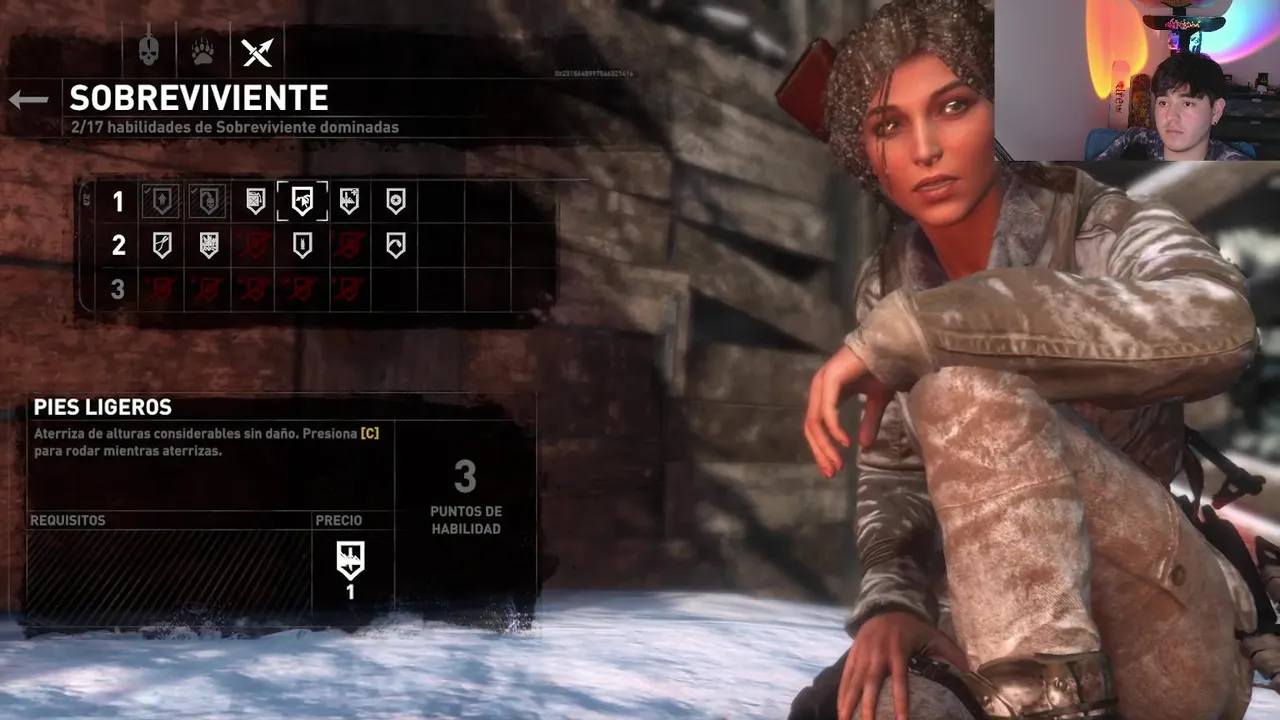Choose the mastered up-arrow skill in tier 1
1280x720 pixels.
click(161, 201)
